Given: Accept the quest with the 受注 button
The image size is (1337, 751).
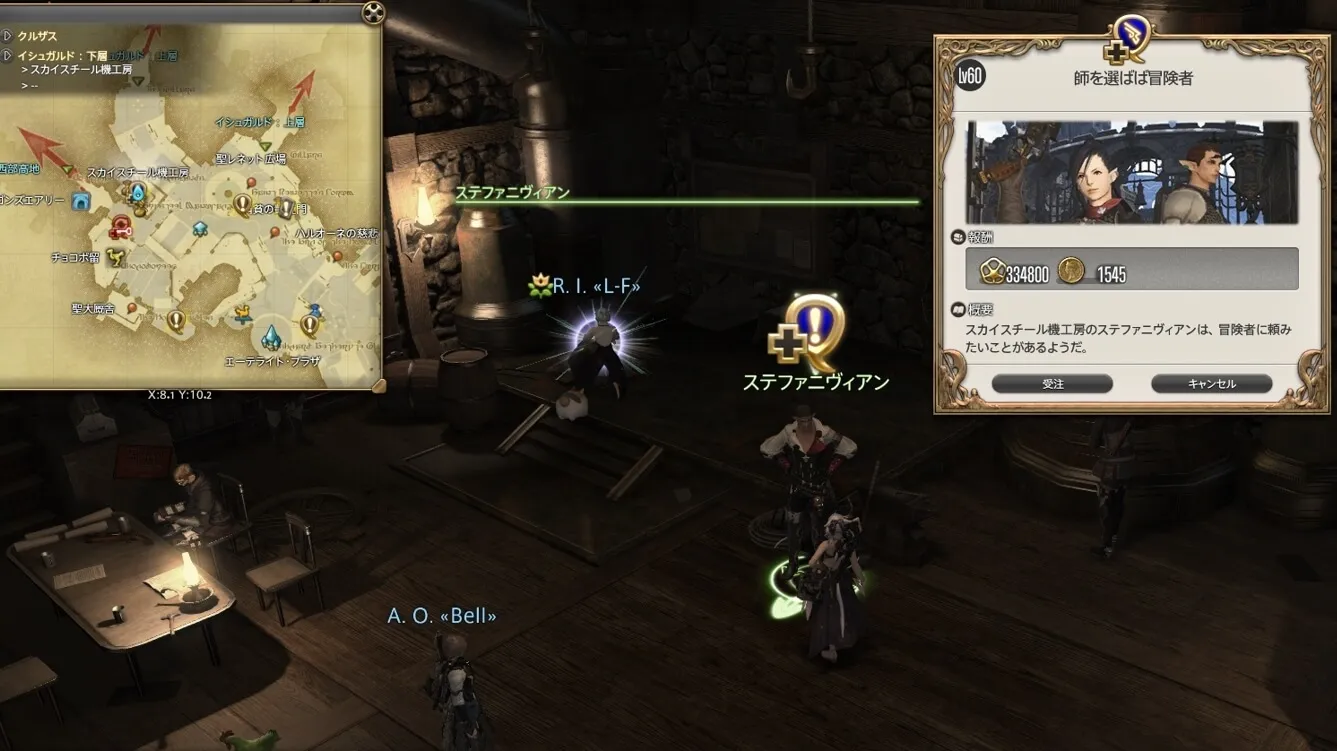Looking at the screenshot, I should coord(1052,384).
